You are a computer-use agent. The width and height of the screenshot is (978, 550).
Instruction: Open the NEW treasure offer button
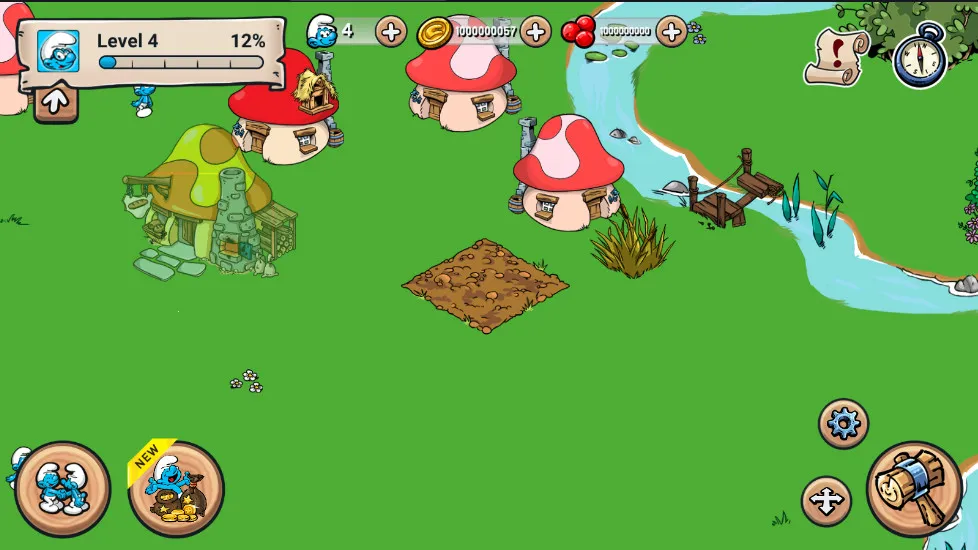(x=176, y=489)
